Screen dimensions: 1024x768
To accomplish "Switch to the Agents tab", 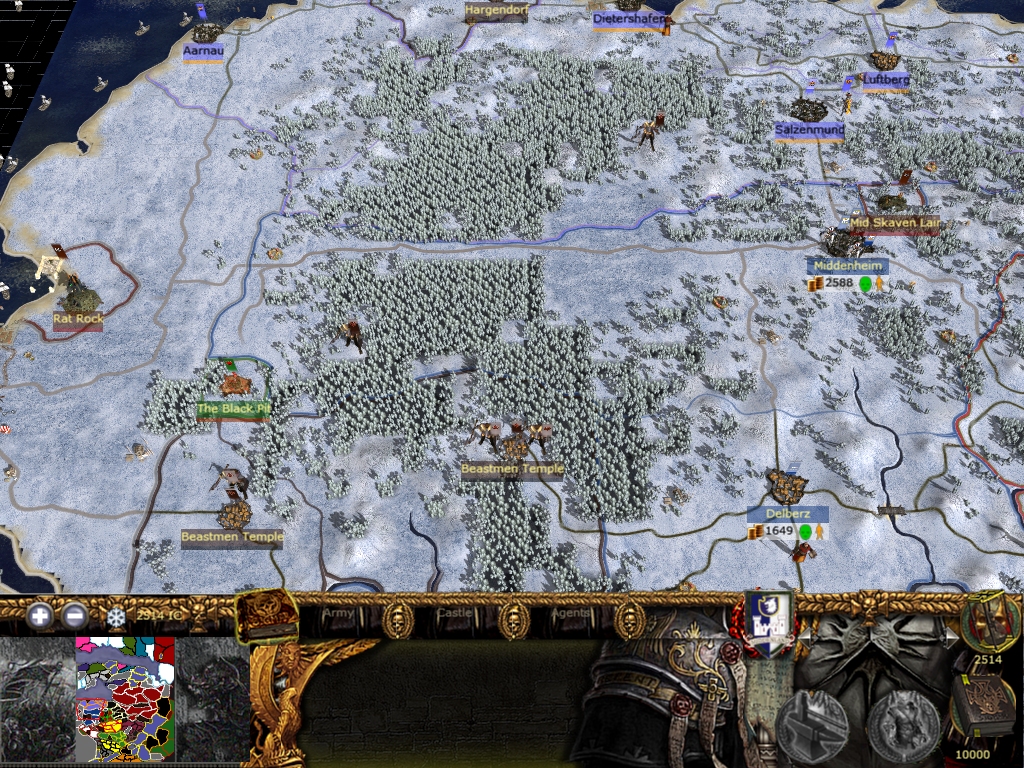I will click(570, 612).
